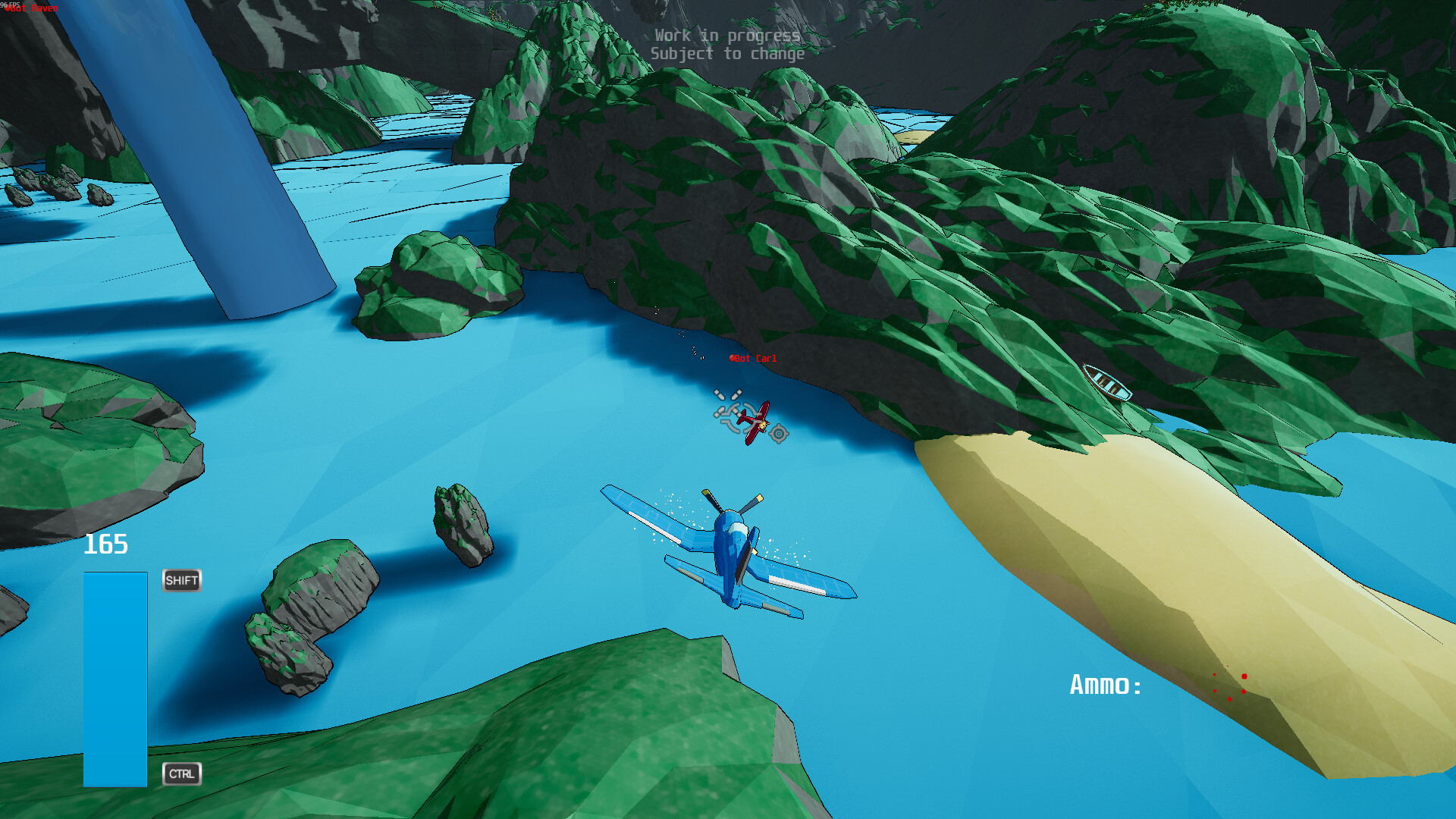Select Bot Carl's red enemy plane
This screenshot has width=1456, height=819.
pyautogui.click(x=755, y=422)
